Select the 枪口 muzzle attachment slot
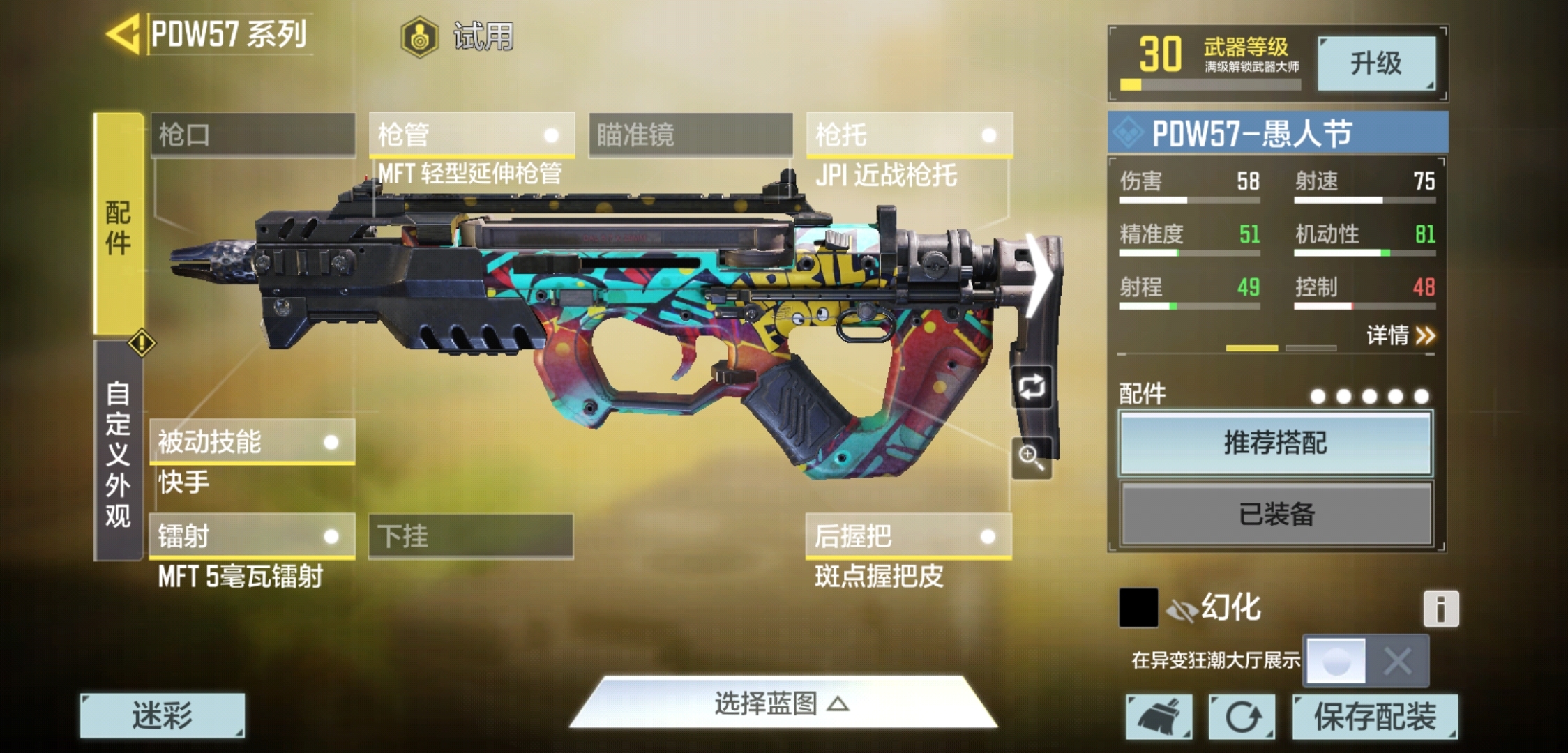 click(x=252, y=135)
